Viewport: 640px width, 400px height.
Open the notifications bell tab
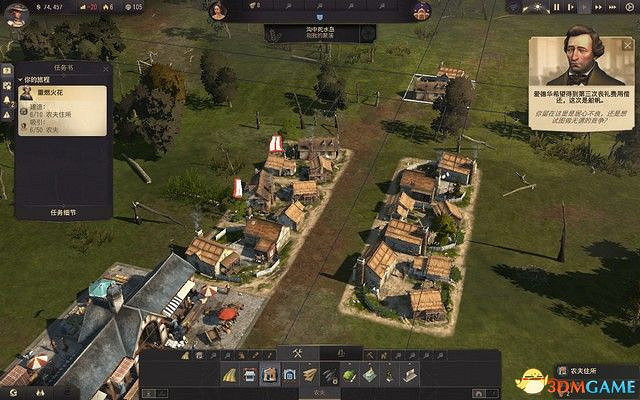(6, 102)
